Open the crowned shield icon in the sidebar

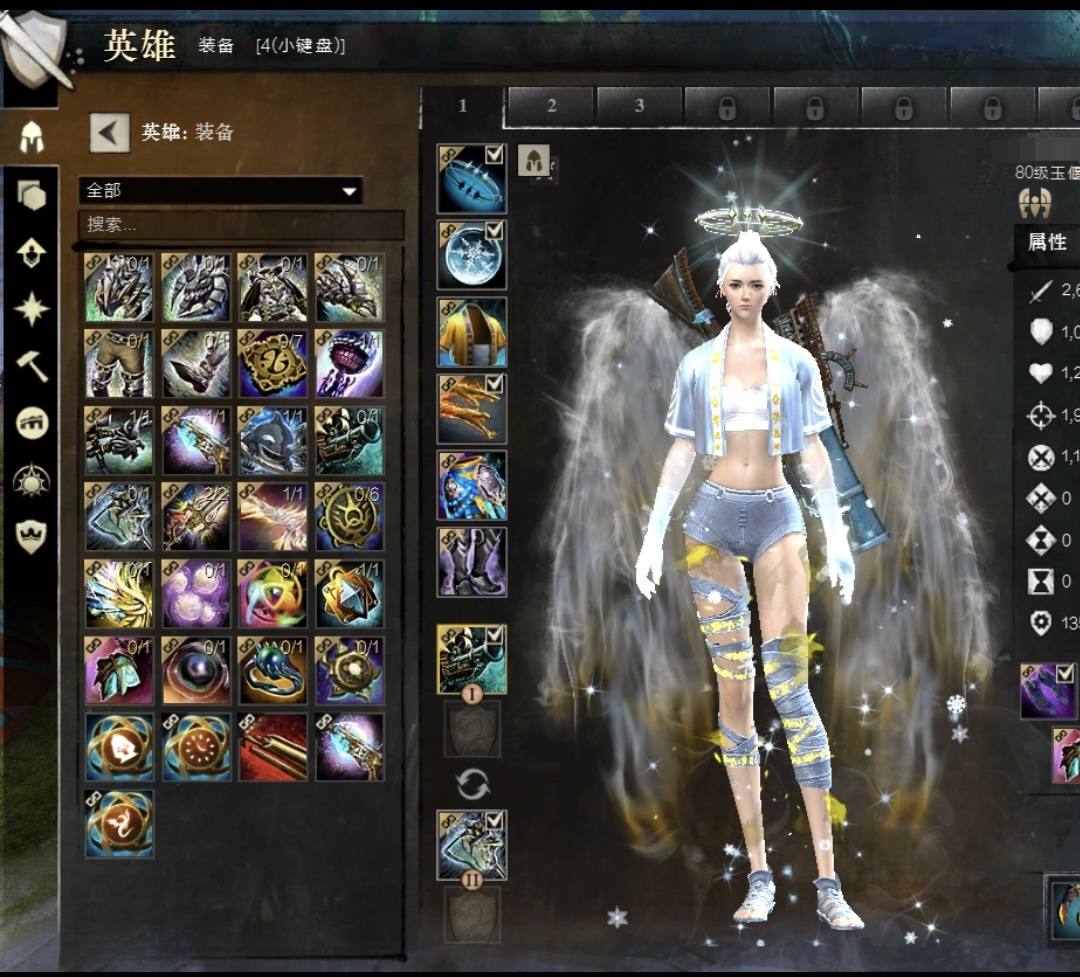32,537
